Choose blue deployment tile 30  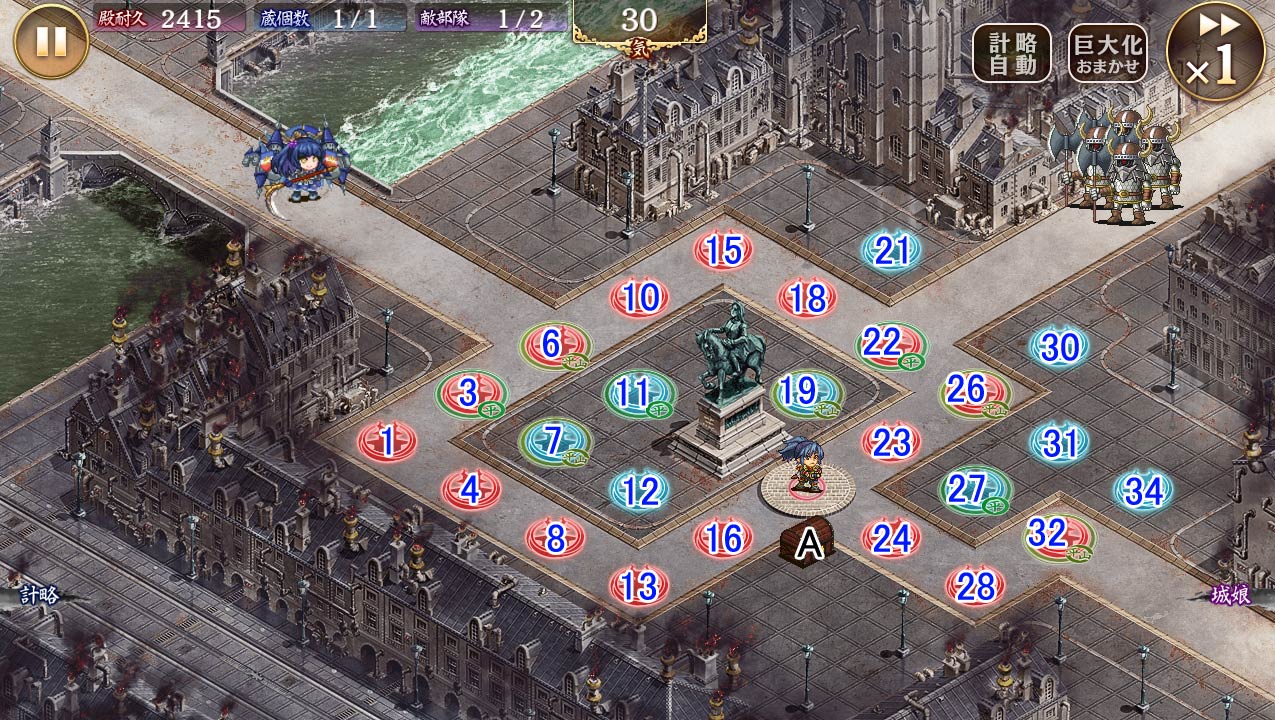(1059, 347)
